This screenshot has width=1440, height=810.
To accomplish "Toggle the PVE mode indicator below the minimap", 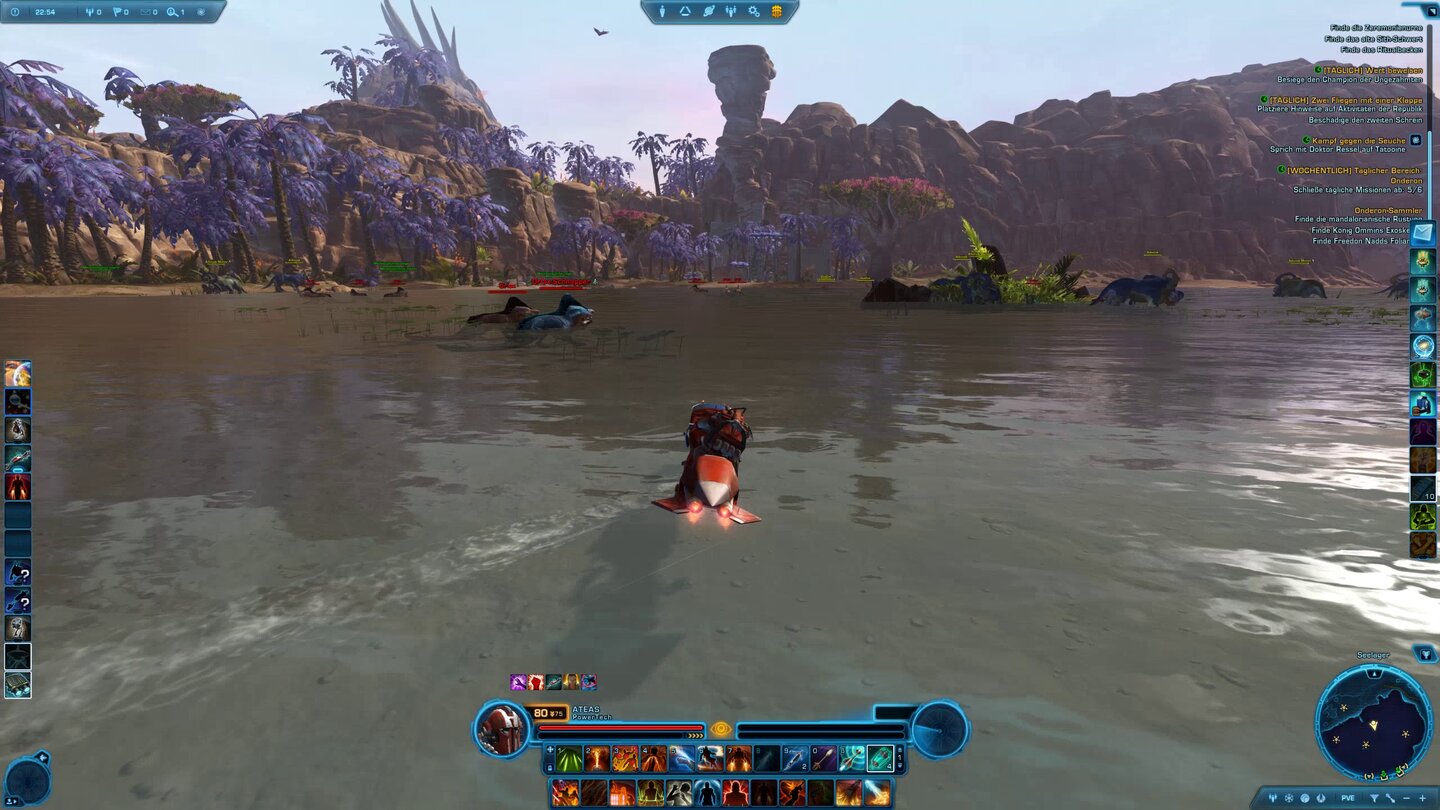I will 1347,797.
